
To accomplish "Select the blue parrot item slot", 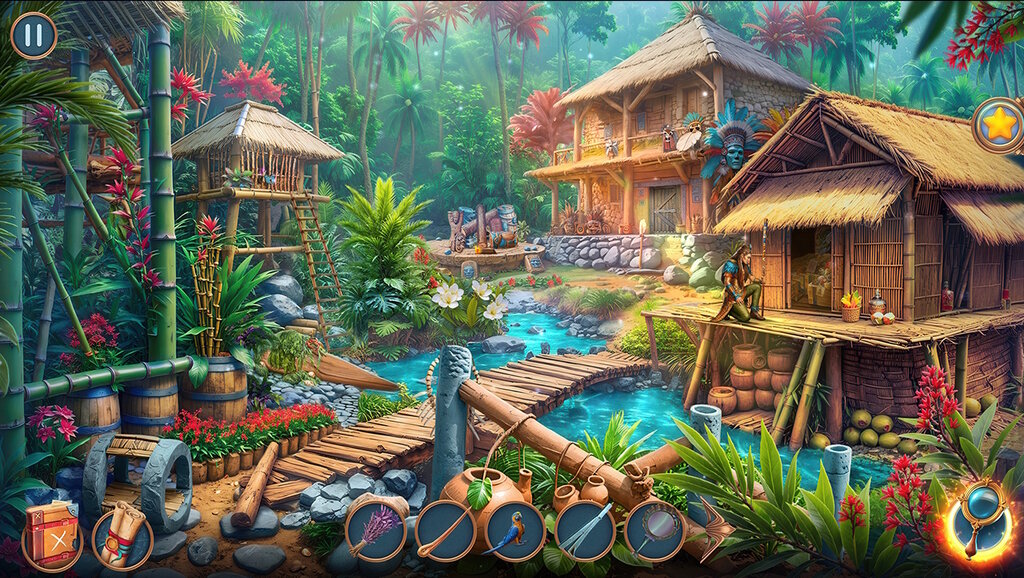I will (515, 530).
